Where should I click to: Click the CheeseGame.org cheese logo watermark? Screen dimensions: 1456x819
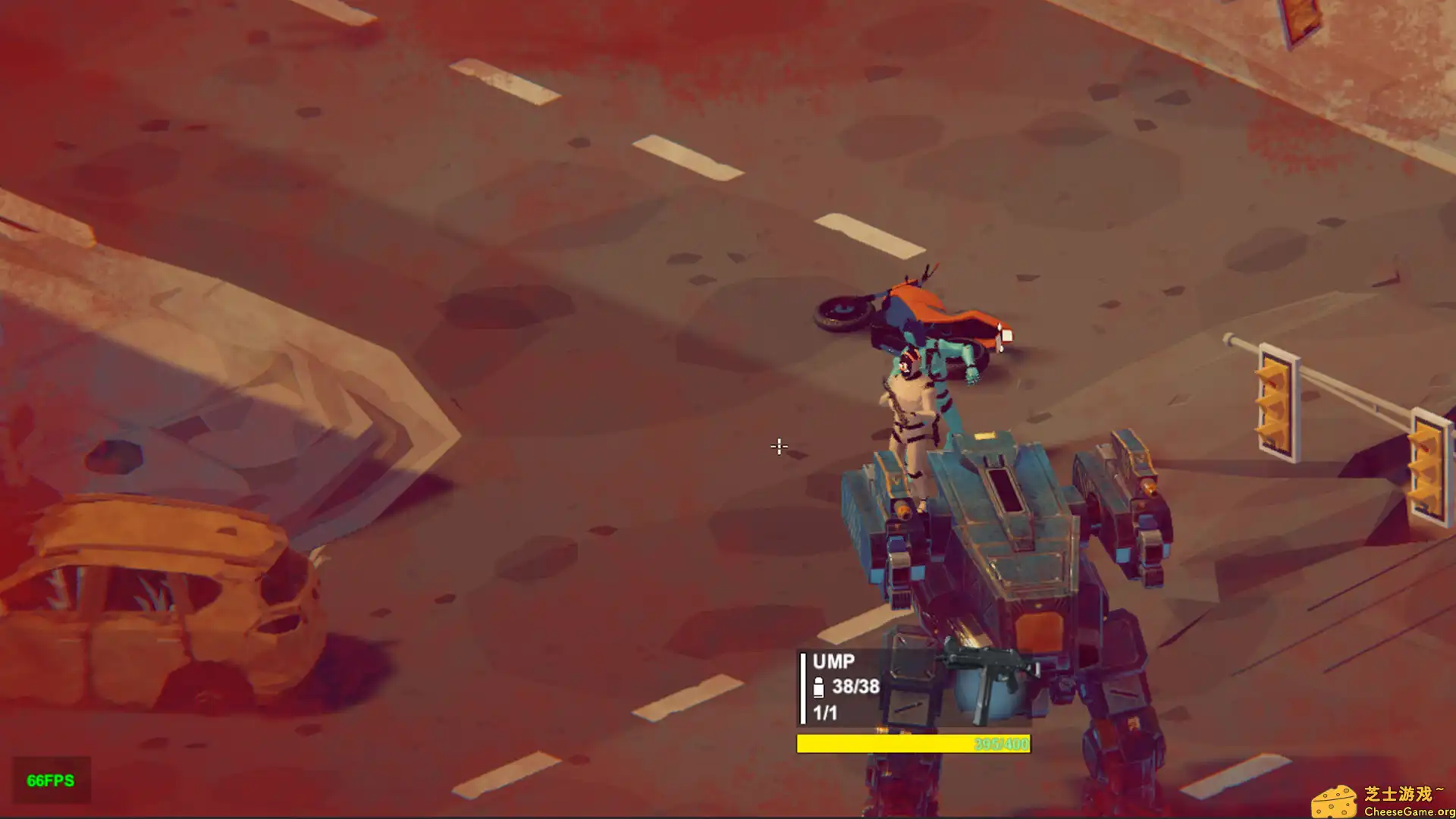pos(1334,802)
